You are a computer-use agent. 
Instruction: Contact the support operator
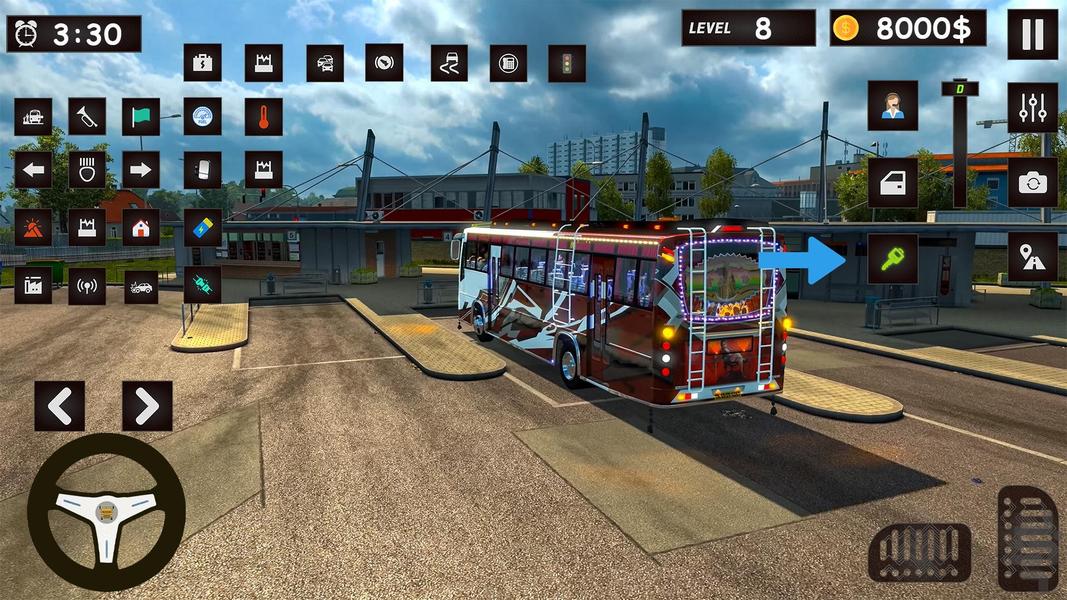893,106
